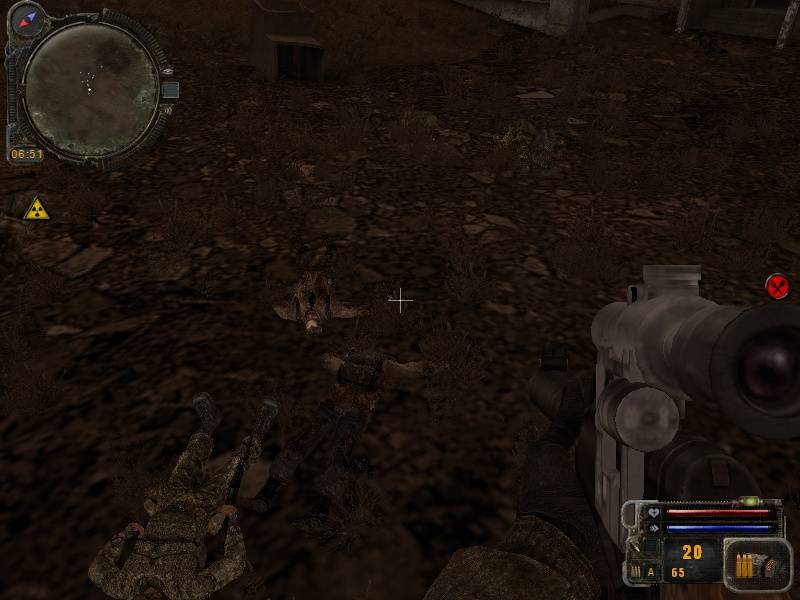The height and width of the screenshot is (600, 800).
Task: Click the small square beside the minimap
Action: pyautogui.click(x=170, y=90)
